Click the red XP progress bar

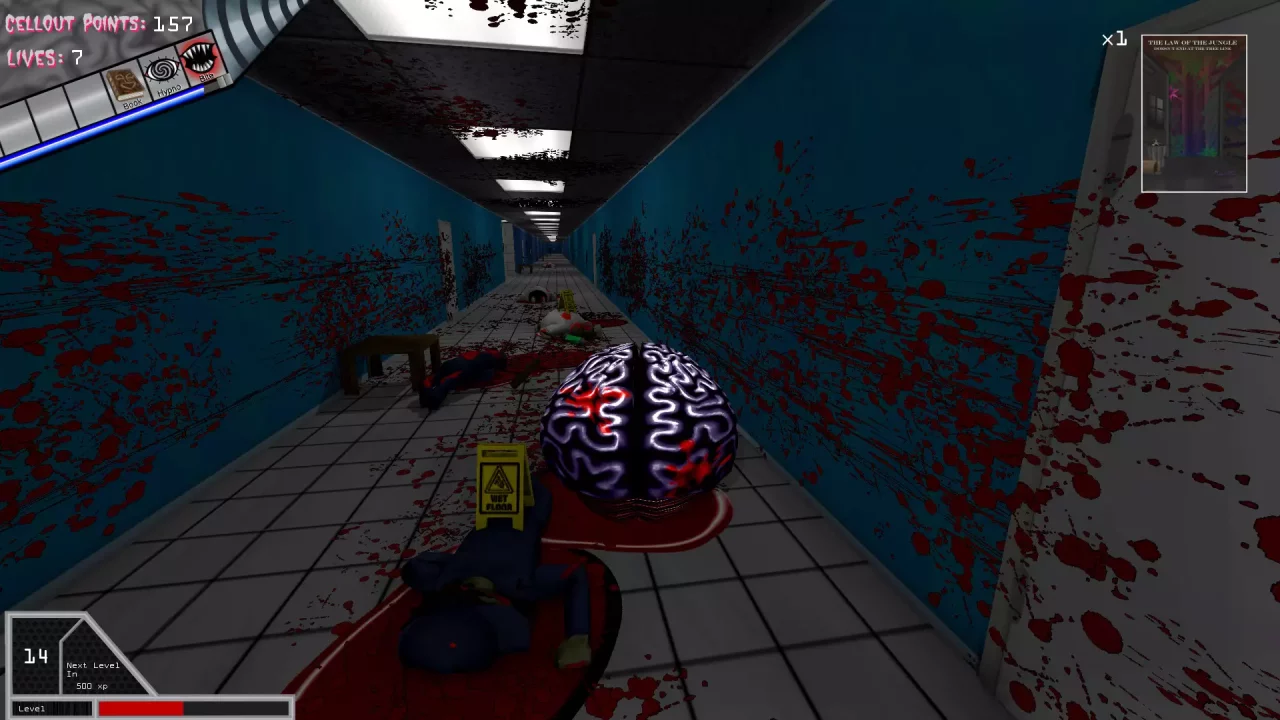click(x=140, y=708)
